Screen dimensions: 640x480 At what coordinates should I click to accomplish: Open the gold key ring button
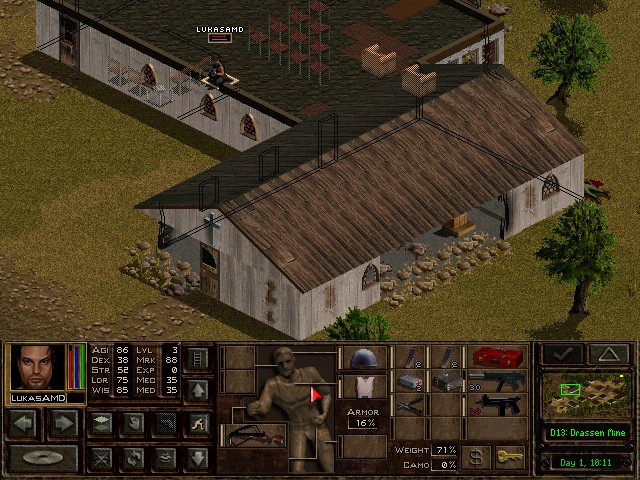coord(510,456)
